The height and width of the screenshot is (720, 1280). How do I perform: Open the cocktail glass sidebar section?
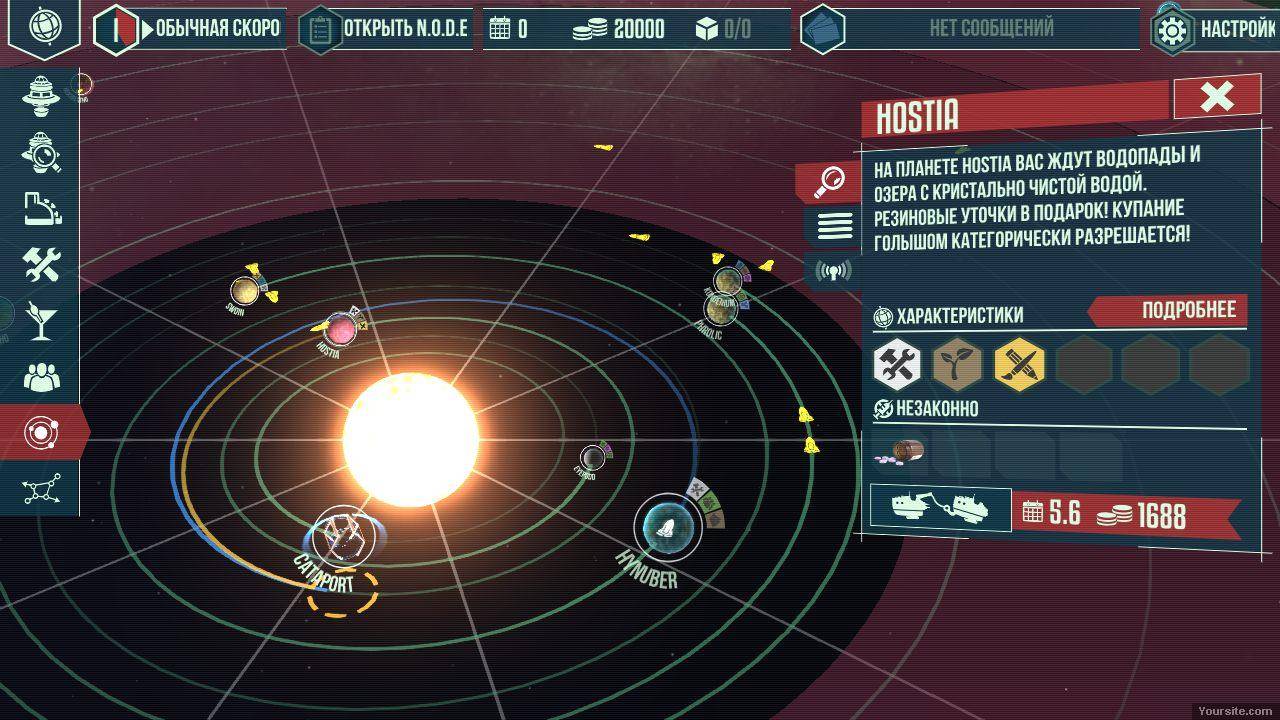pyautogui.click(x=42, y=320)
